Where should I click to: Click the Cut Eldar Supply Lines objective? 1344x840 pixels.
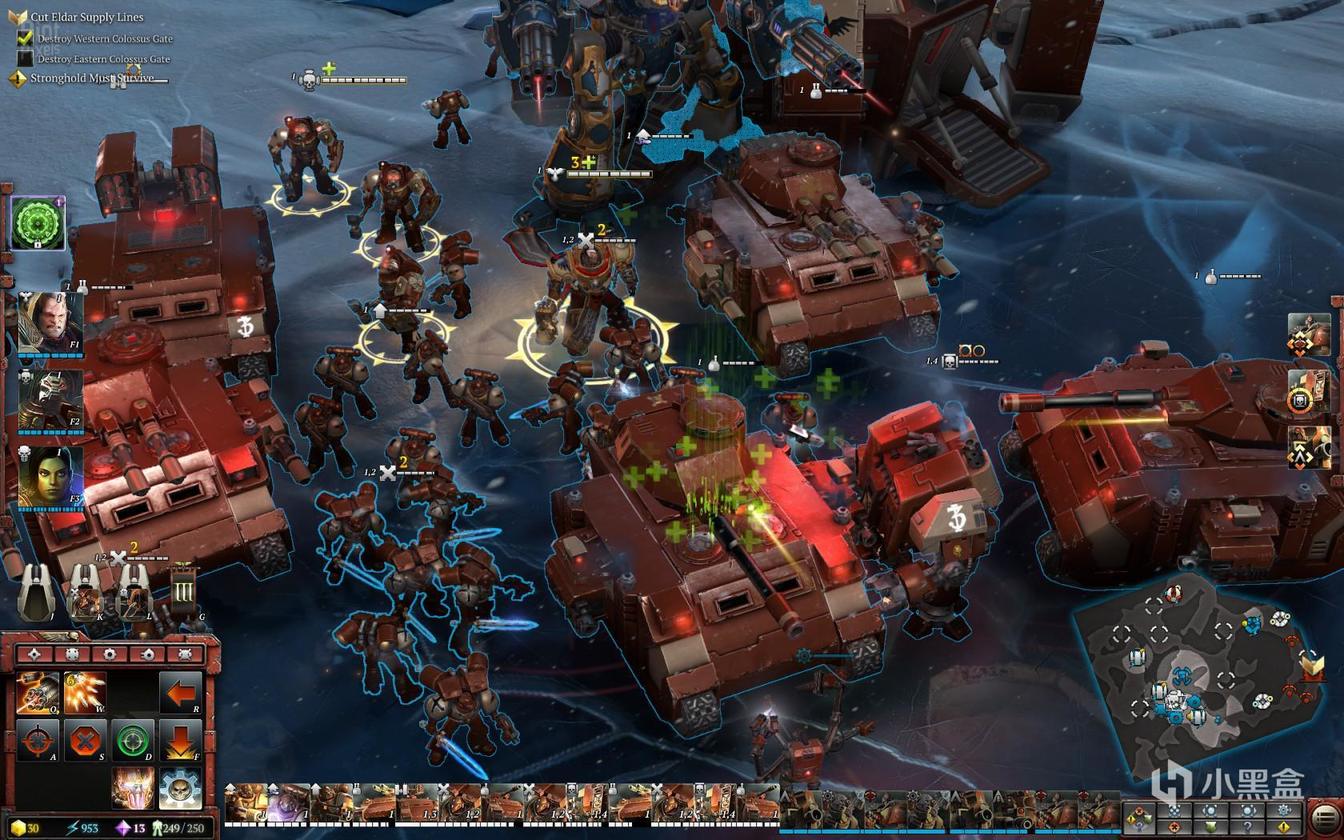click(x=87, y=17)
